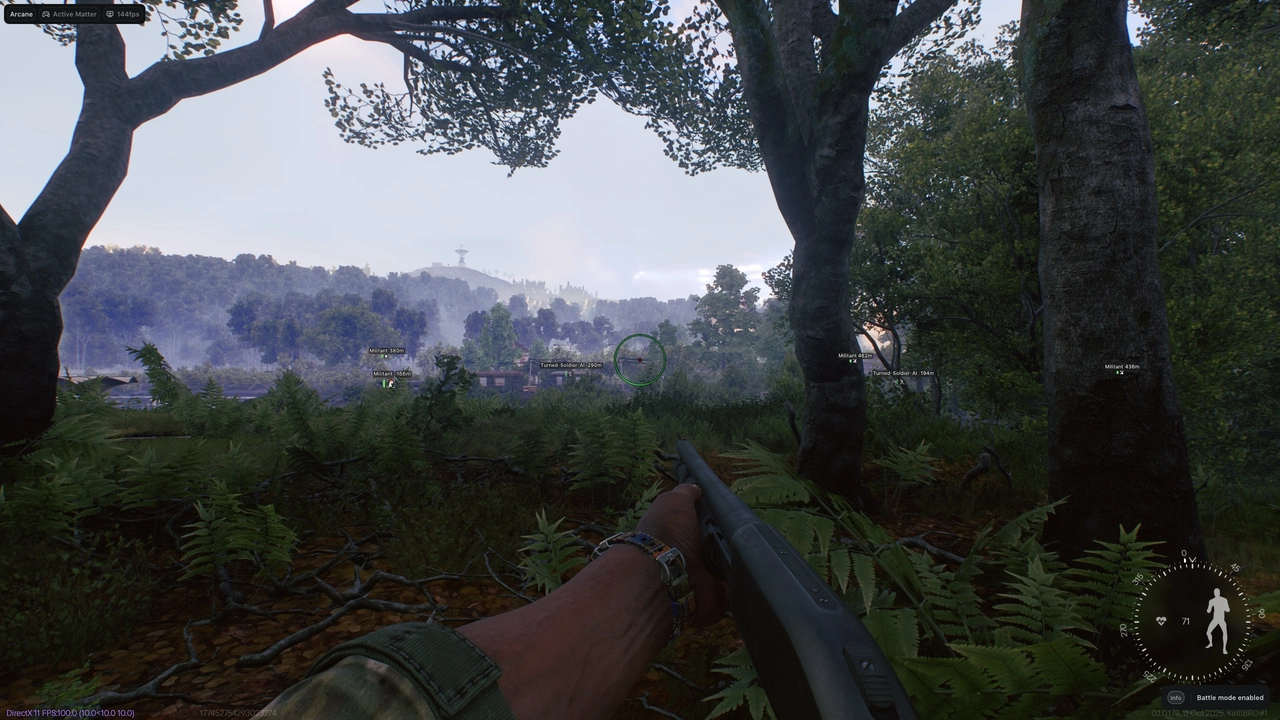The image size is (1280, 720).
Task: Toggle the Active Matter mode pill
Action: pos(68,14)
